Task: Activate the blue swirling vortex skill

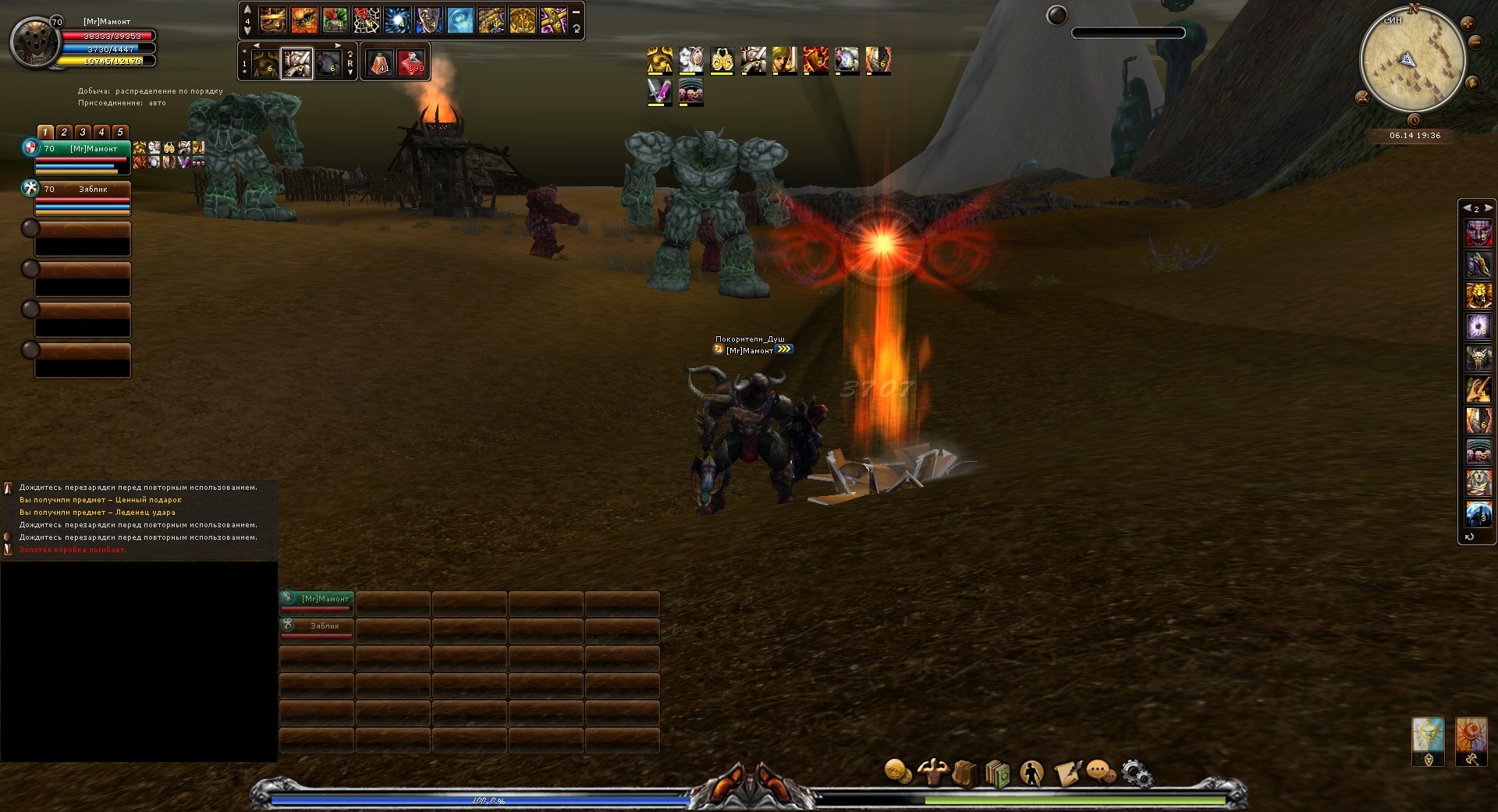Action: coord(397,20)
